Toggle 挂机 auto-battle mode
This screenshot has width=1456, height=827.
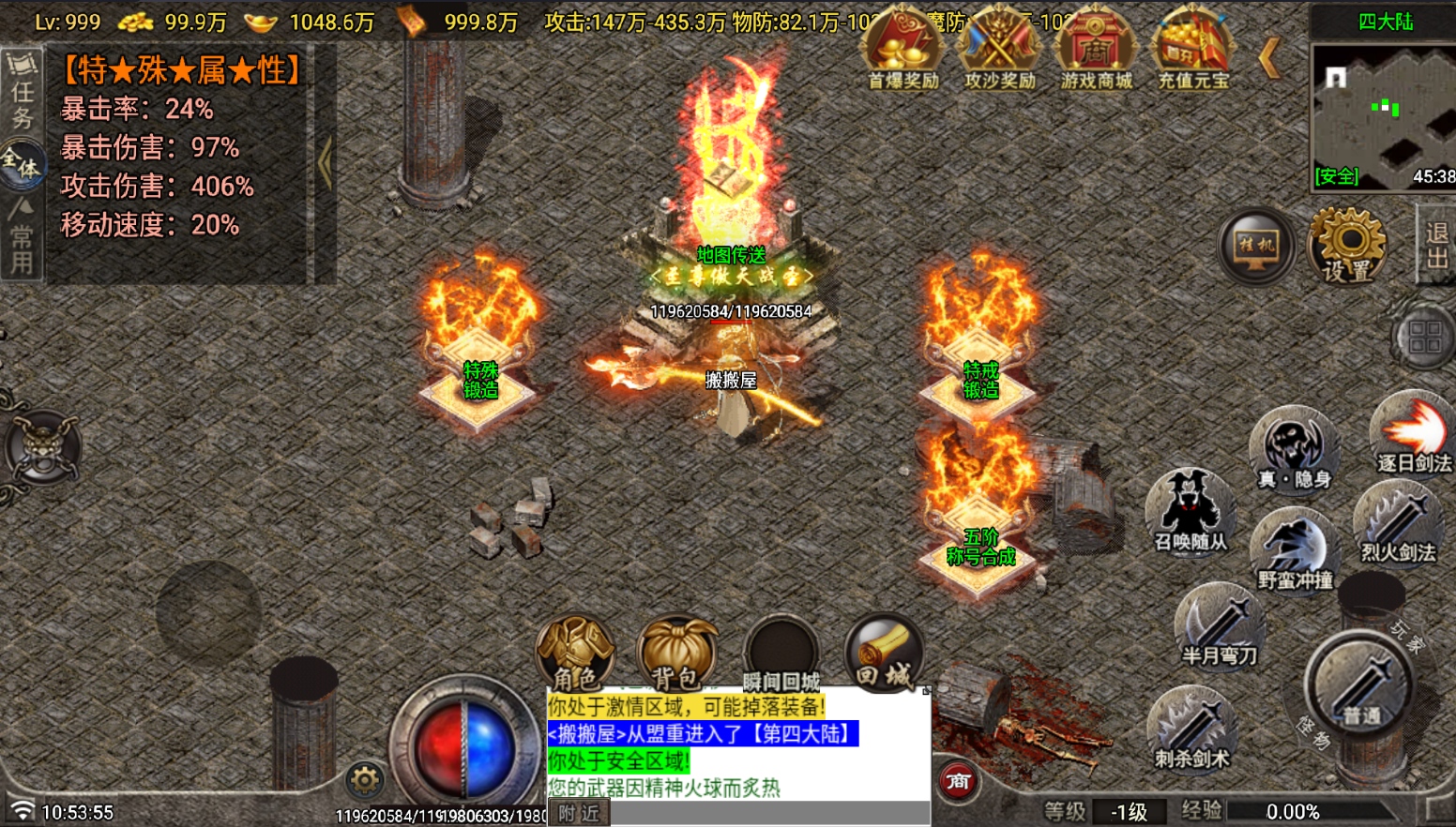[1256, 247]
